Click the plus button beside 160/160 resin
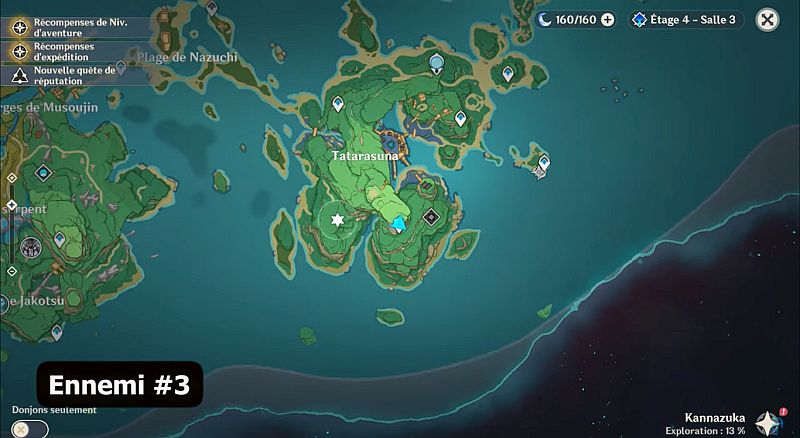Image resolution: width=800 pixels, height=438 pixels. point(608,19)
